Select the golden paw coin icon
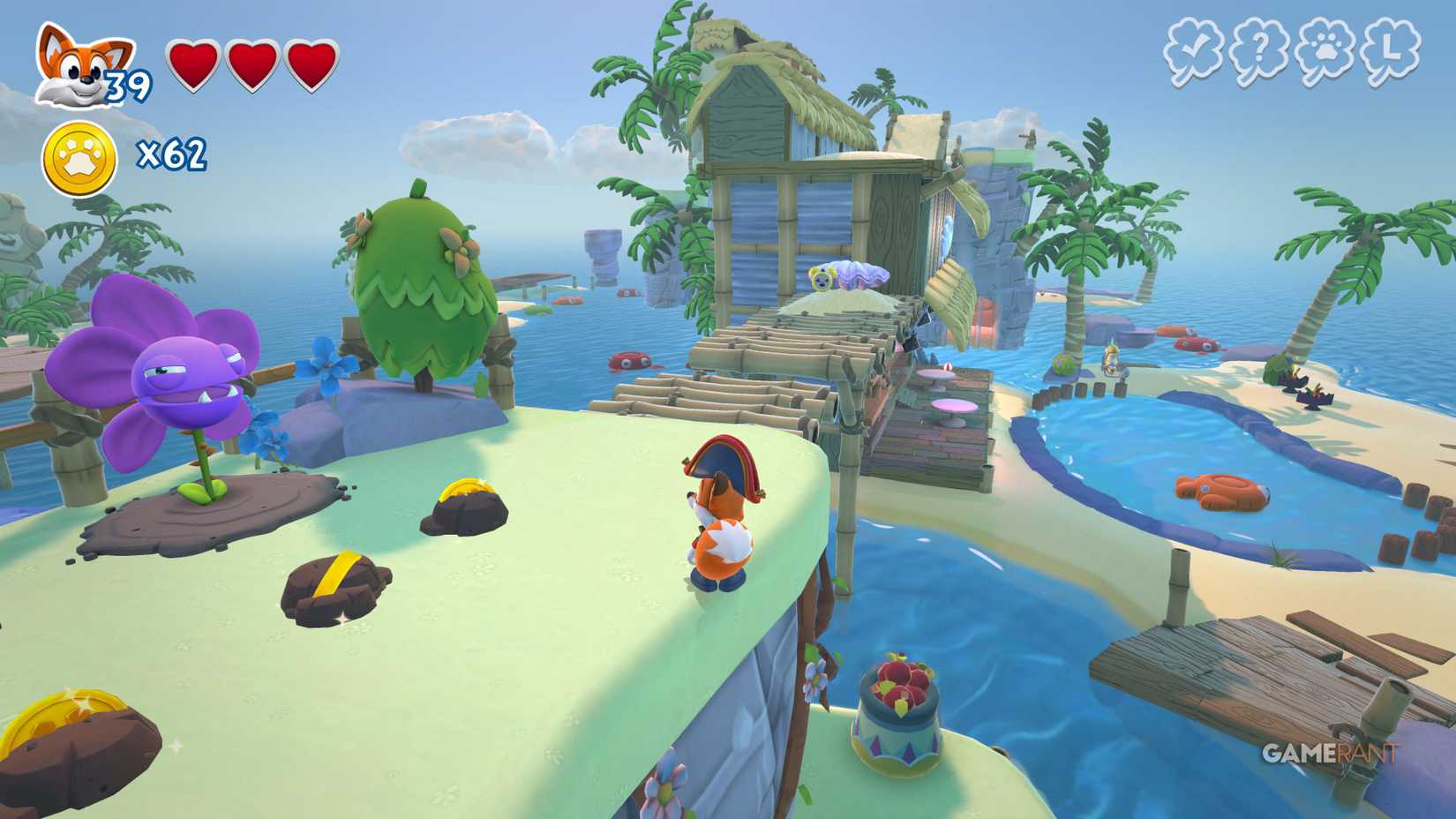1456x819 pixels. [79, 155]
